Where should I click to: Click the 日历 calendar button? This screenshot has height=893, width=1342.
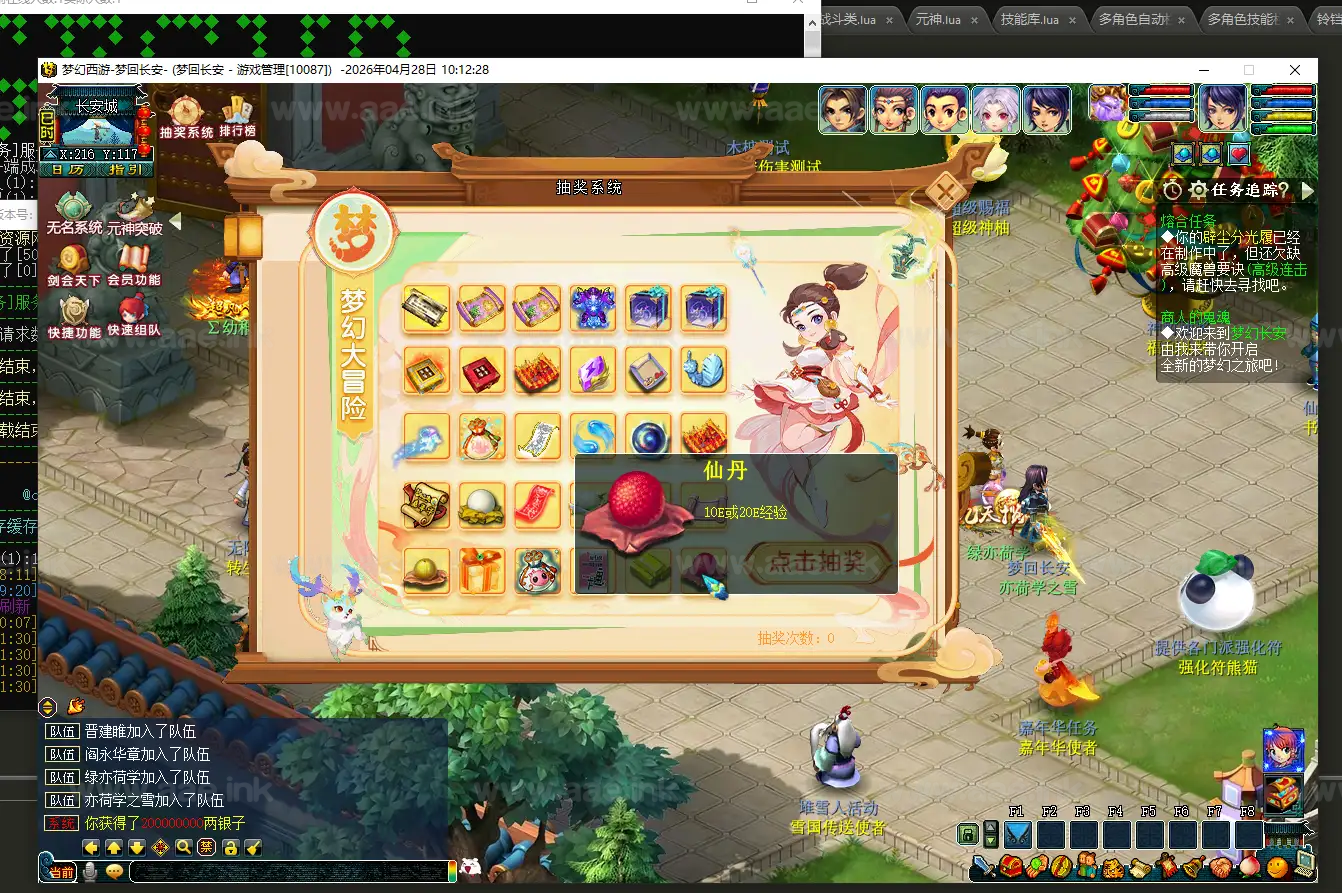pyautogui.click(x=68, y=170)
